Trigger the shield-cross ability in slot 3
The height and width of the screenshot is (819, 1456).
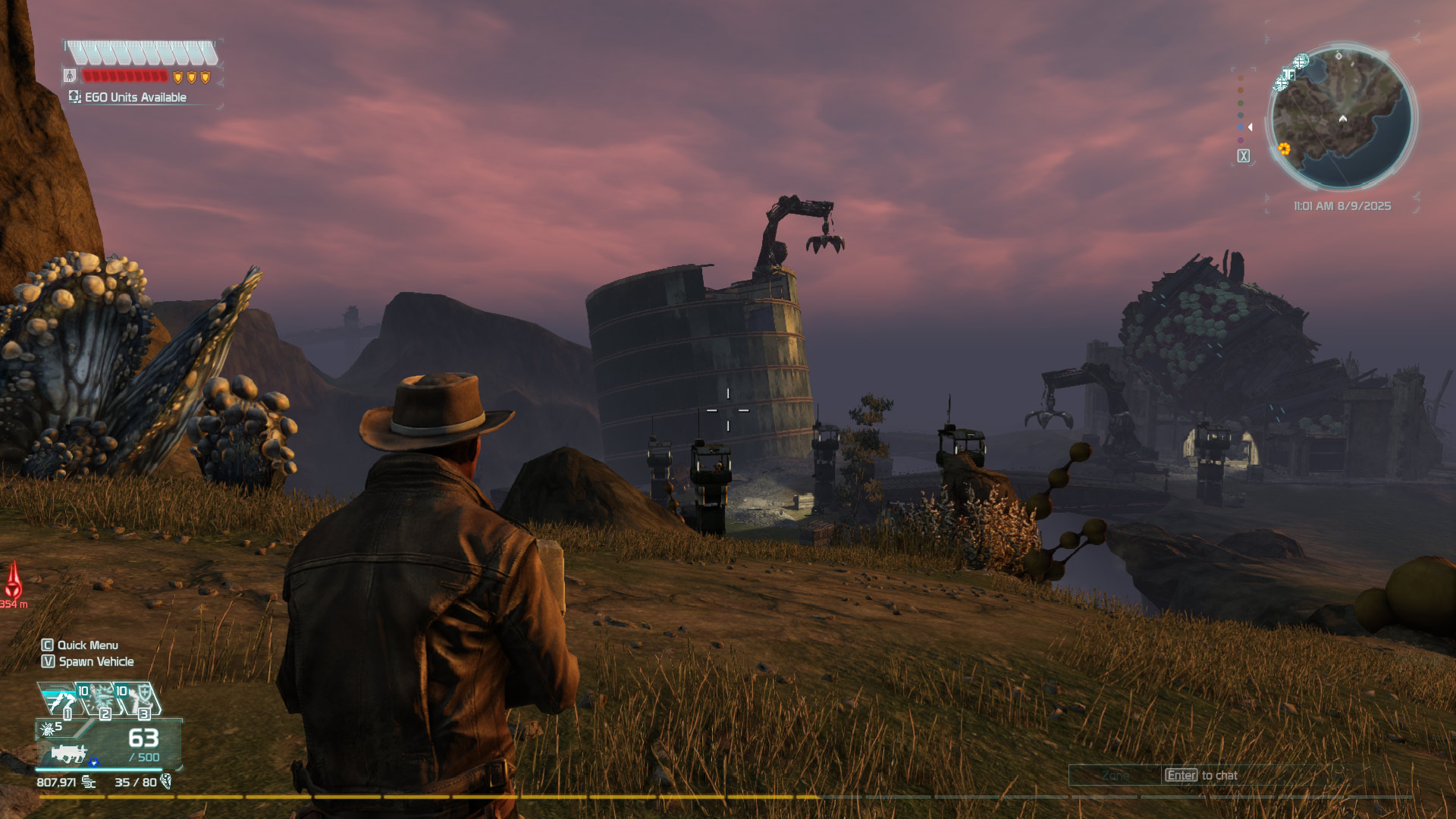pyautogui.click(x=139, y=700)
